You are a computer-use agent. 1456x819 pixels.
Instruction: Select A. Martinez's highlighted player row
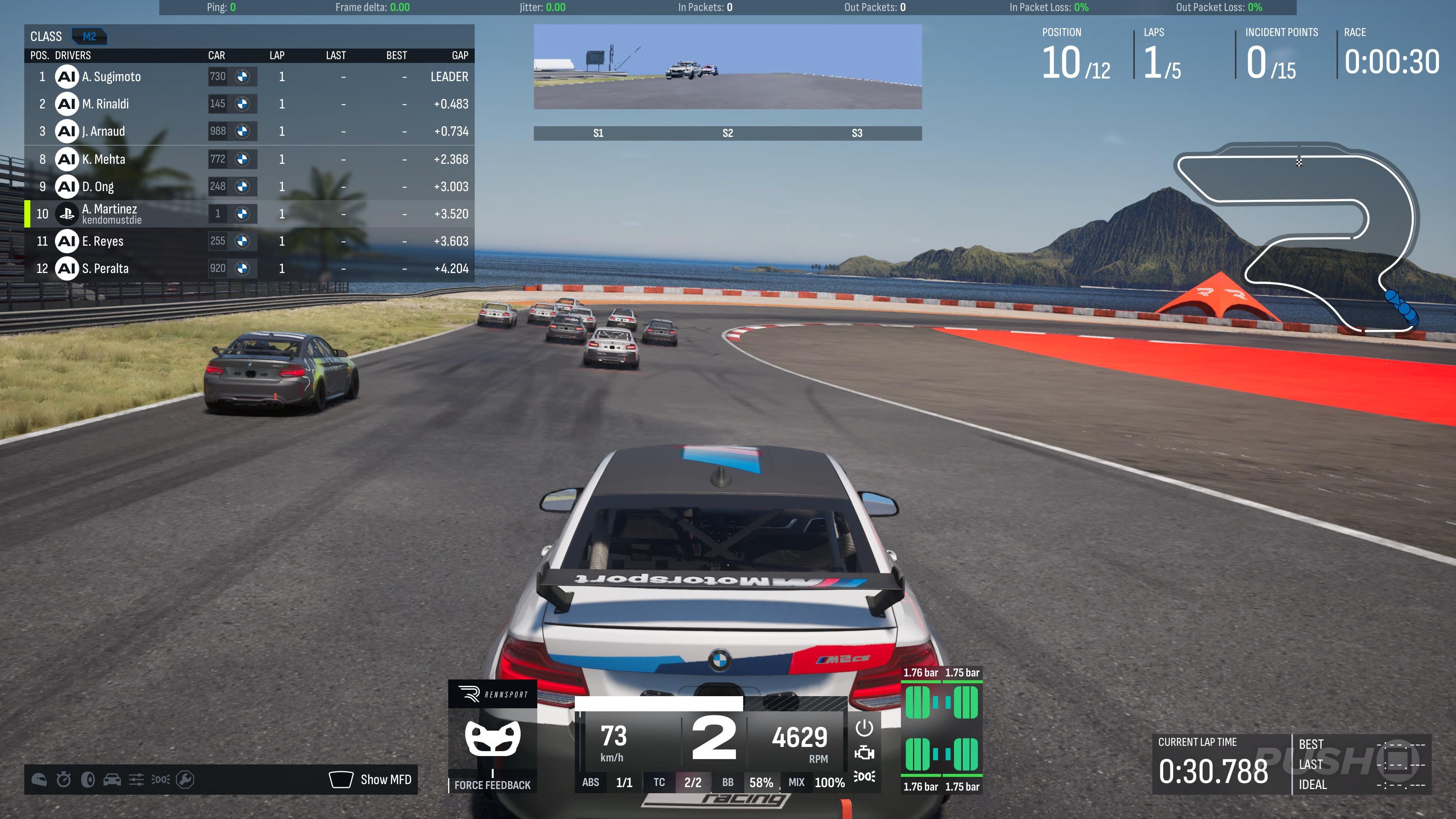point(249,213)
